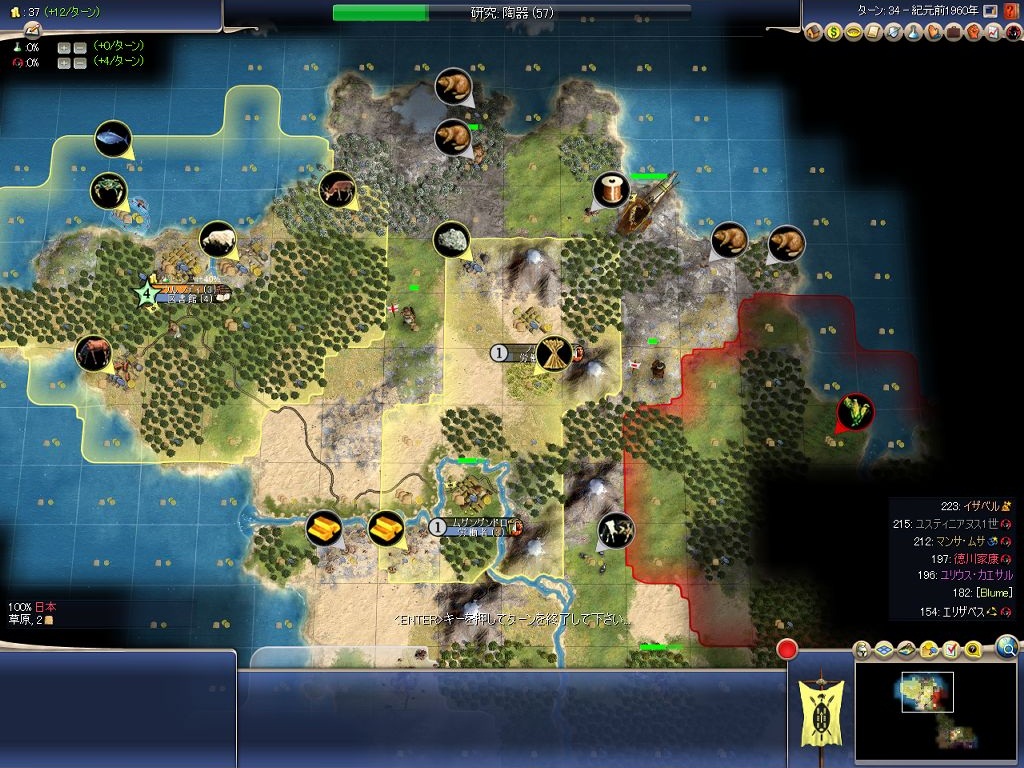Open the info graph screen icon
This screenshot has height=768, width=1024.
coord(992,33)
